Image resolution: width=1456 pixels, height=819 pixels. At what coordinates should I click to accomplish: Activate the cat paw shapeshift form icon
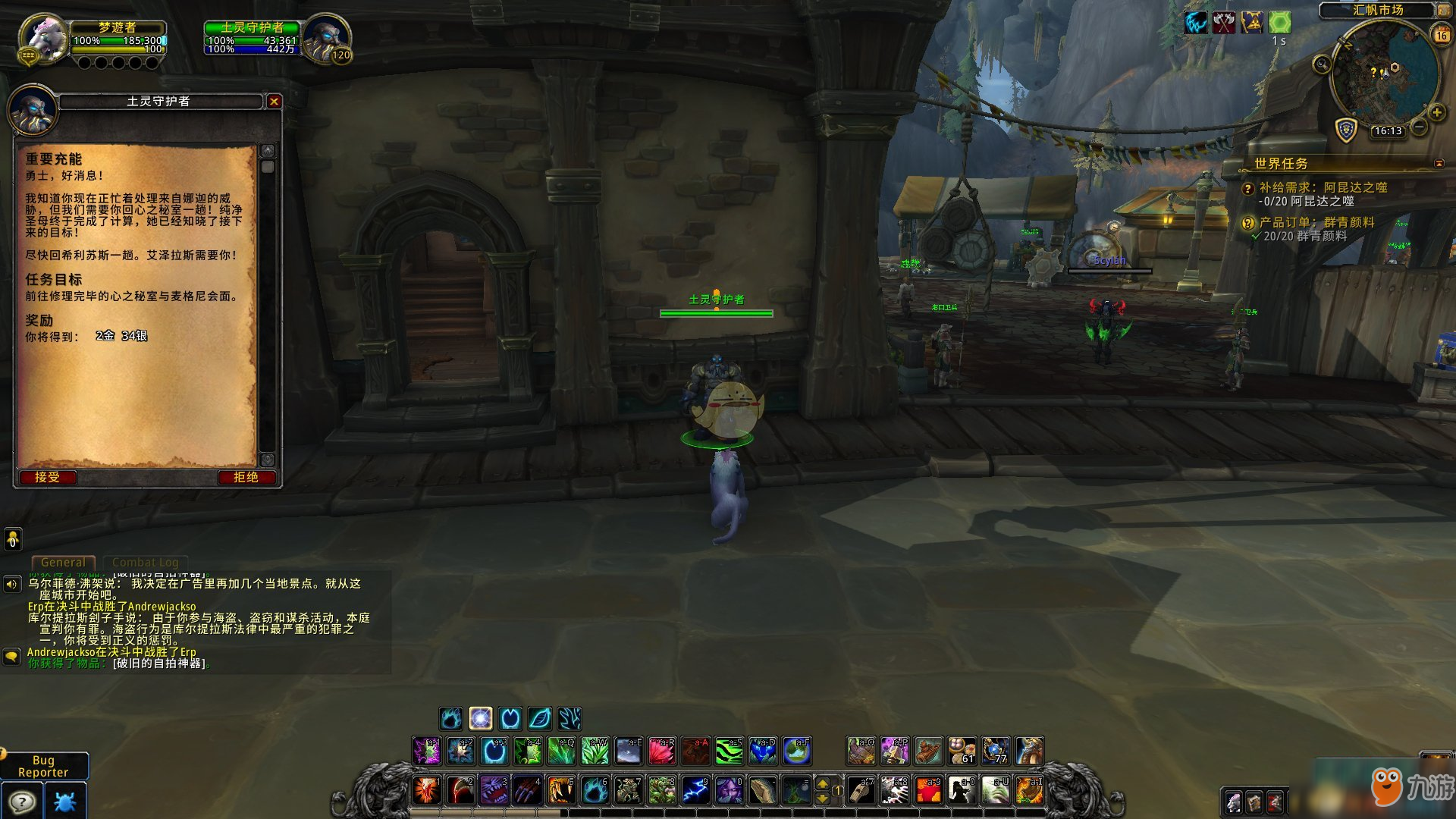(450, 718)
